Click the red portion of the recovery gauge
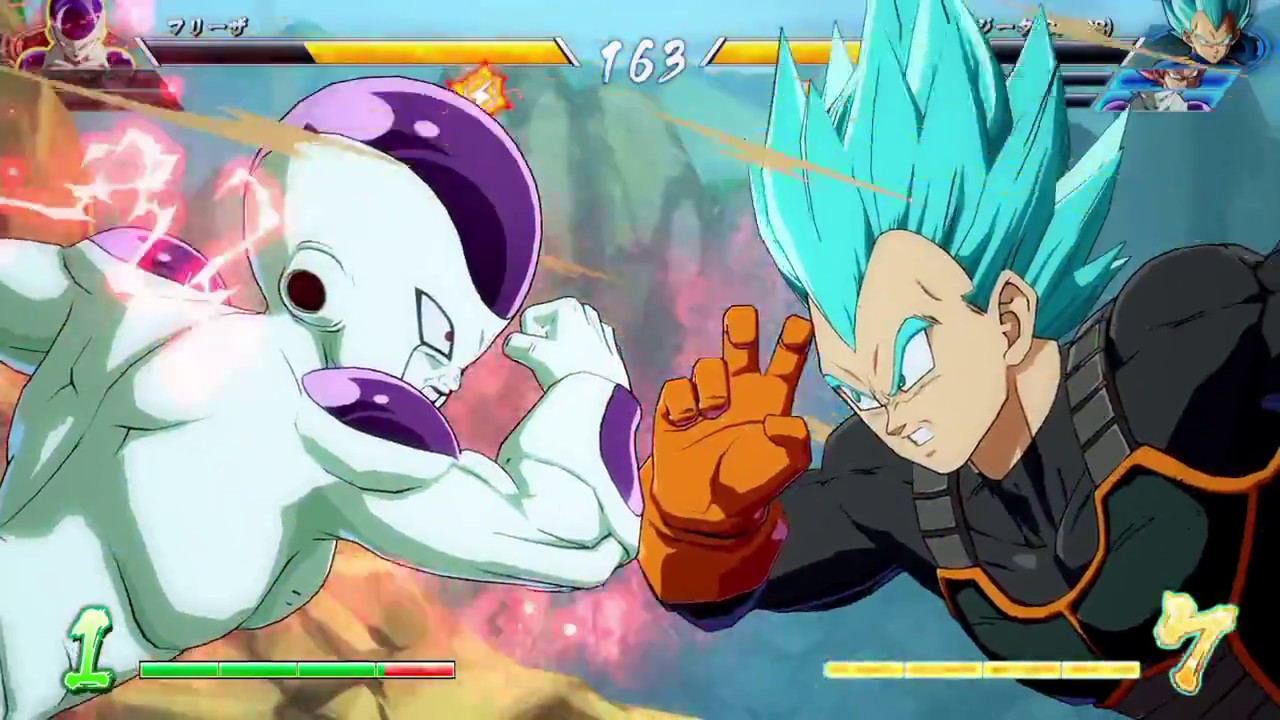The width and height of the screenshot is (1280, 720). (420, 672)
